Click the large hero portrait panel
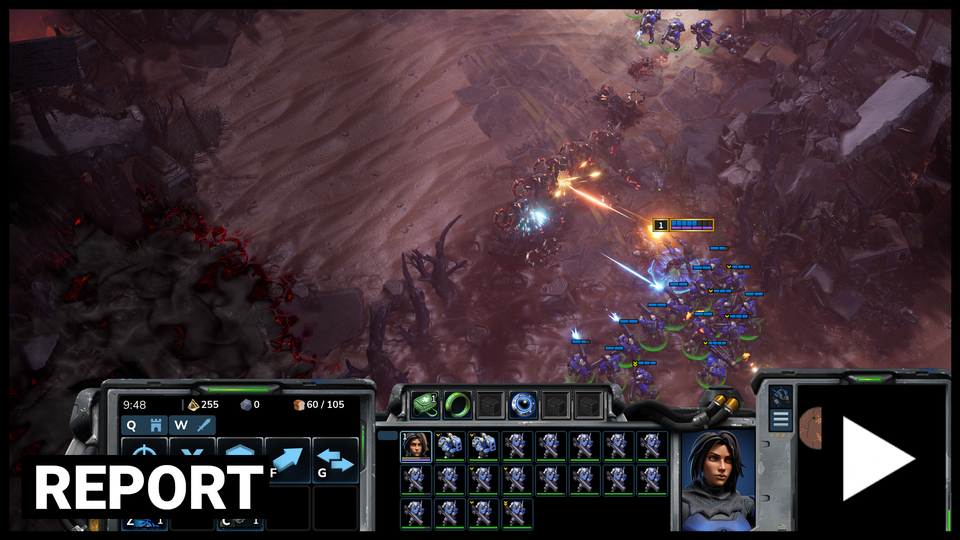Image resolution: width=960 pixels, height=540 pixels. pyautogui.click(x=717, y=478)
